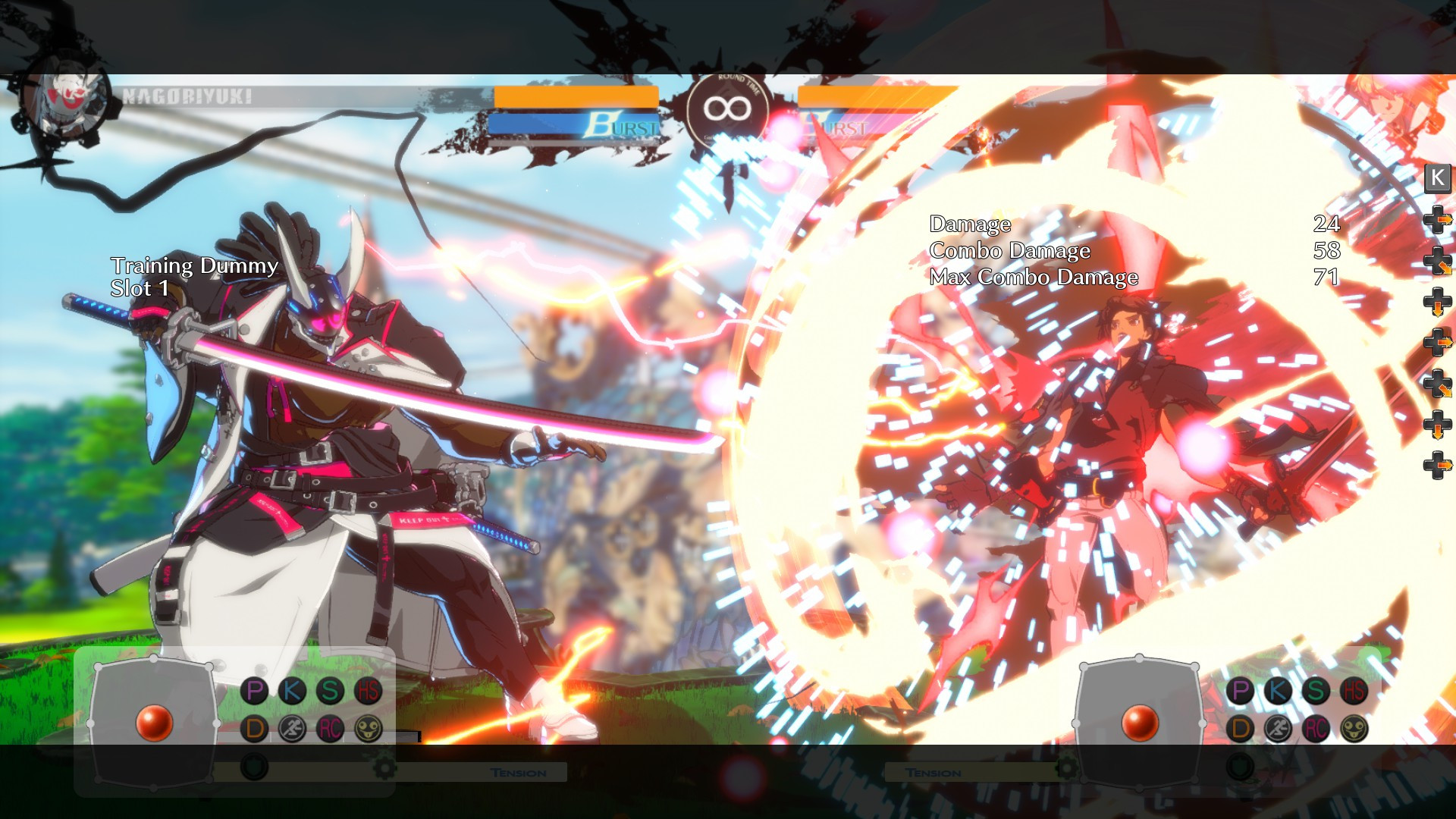Select Player 2's taunt smiley icon
Screen dimensions: 1456x819
pos(1354,728)
